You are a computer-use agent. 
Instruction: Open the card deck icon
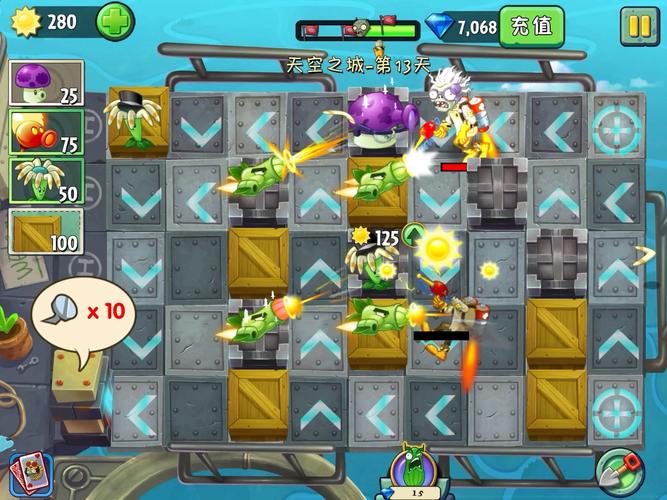[27, 473]
